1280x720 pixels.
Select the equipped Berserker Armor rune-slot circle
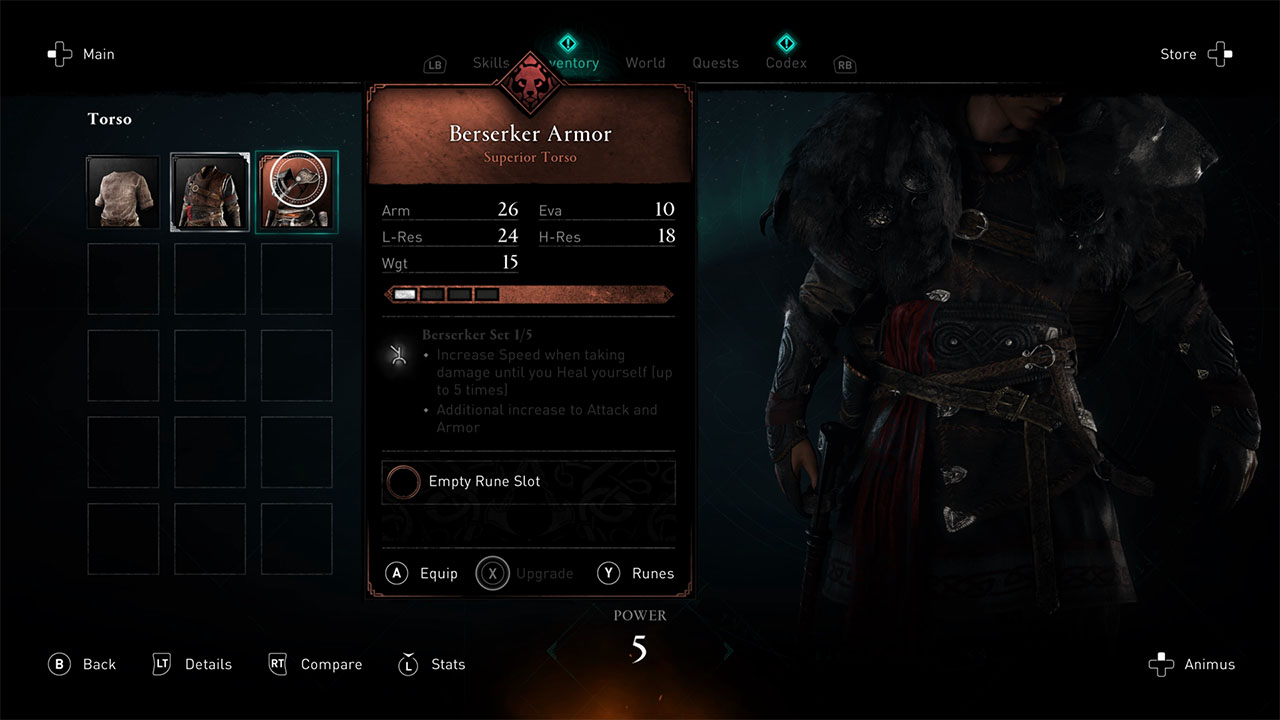point(403,482)
